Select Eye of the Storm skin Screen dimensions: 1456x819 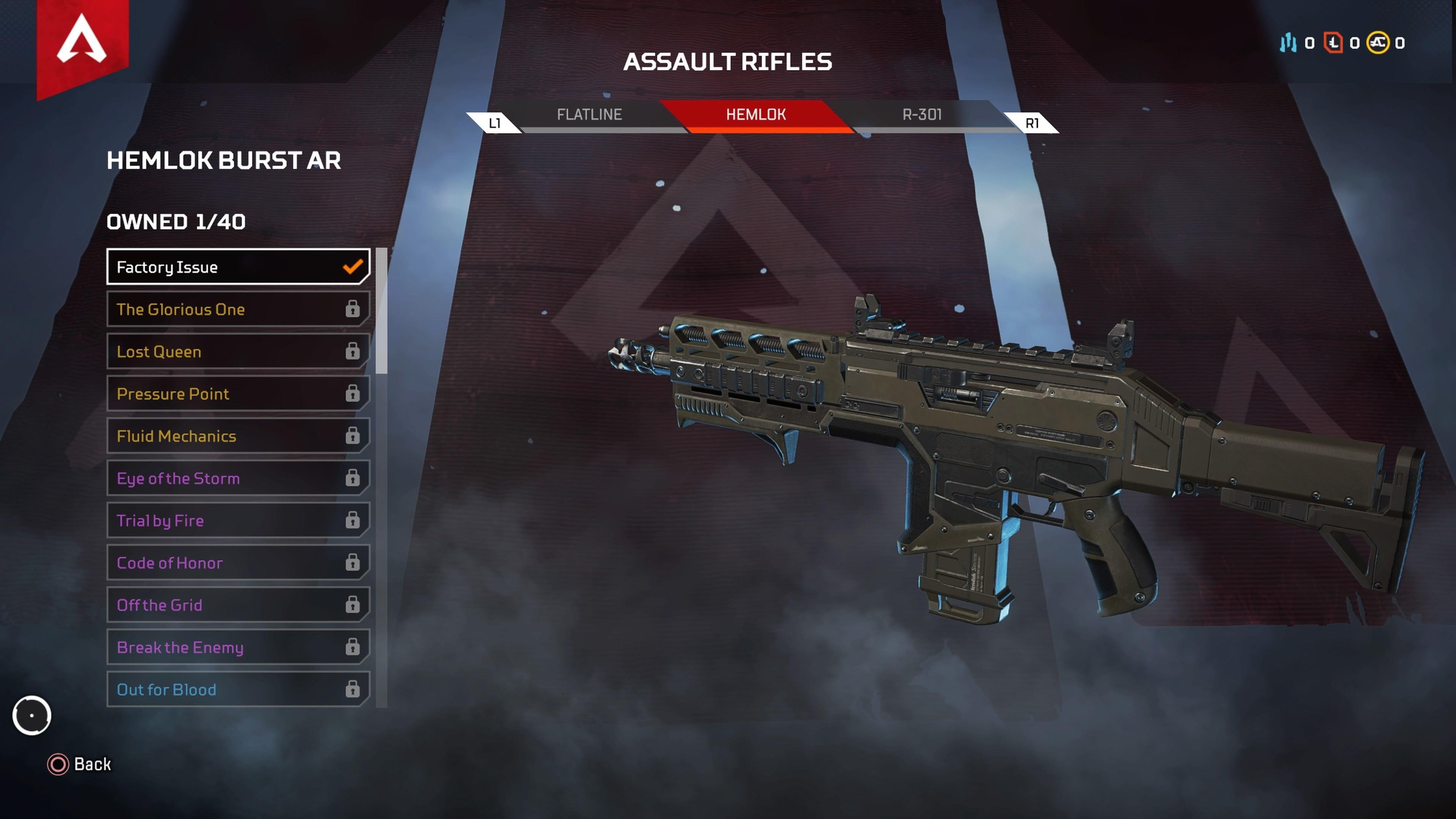[x=238, y=478]
